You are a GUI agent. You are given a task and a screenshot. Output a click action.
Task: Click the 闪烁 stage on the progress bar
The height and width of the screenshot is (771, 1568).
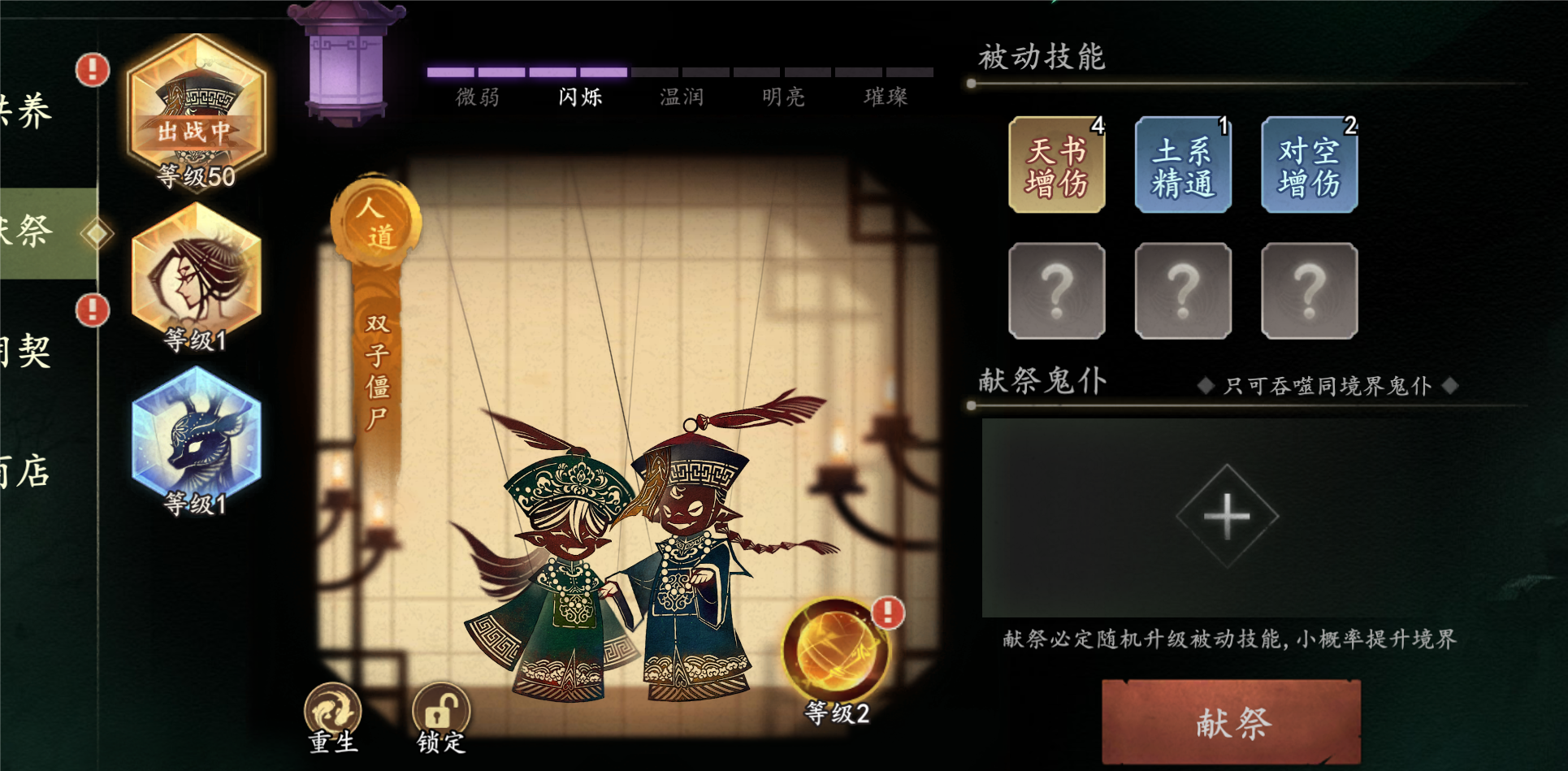(x=579, y=96)
